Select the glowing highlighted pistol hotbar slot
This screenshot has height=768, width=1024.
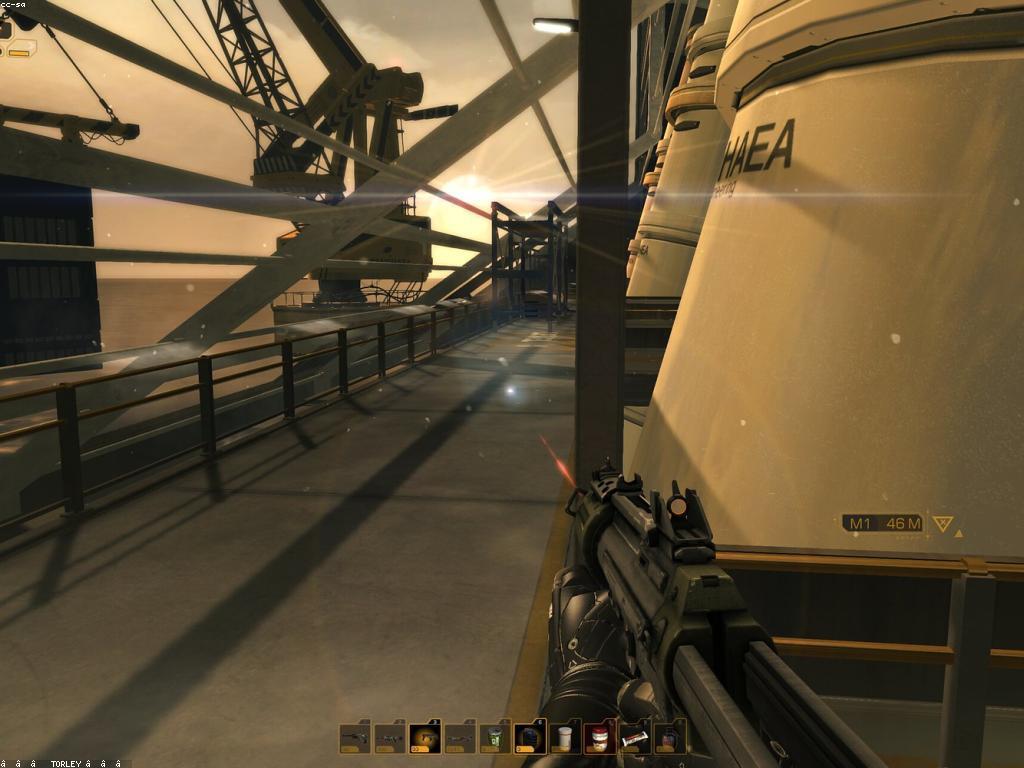425,738
